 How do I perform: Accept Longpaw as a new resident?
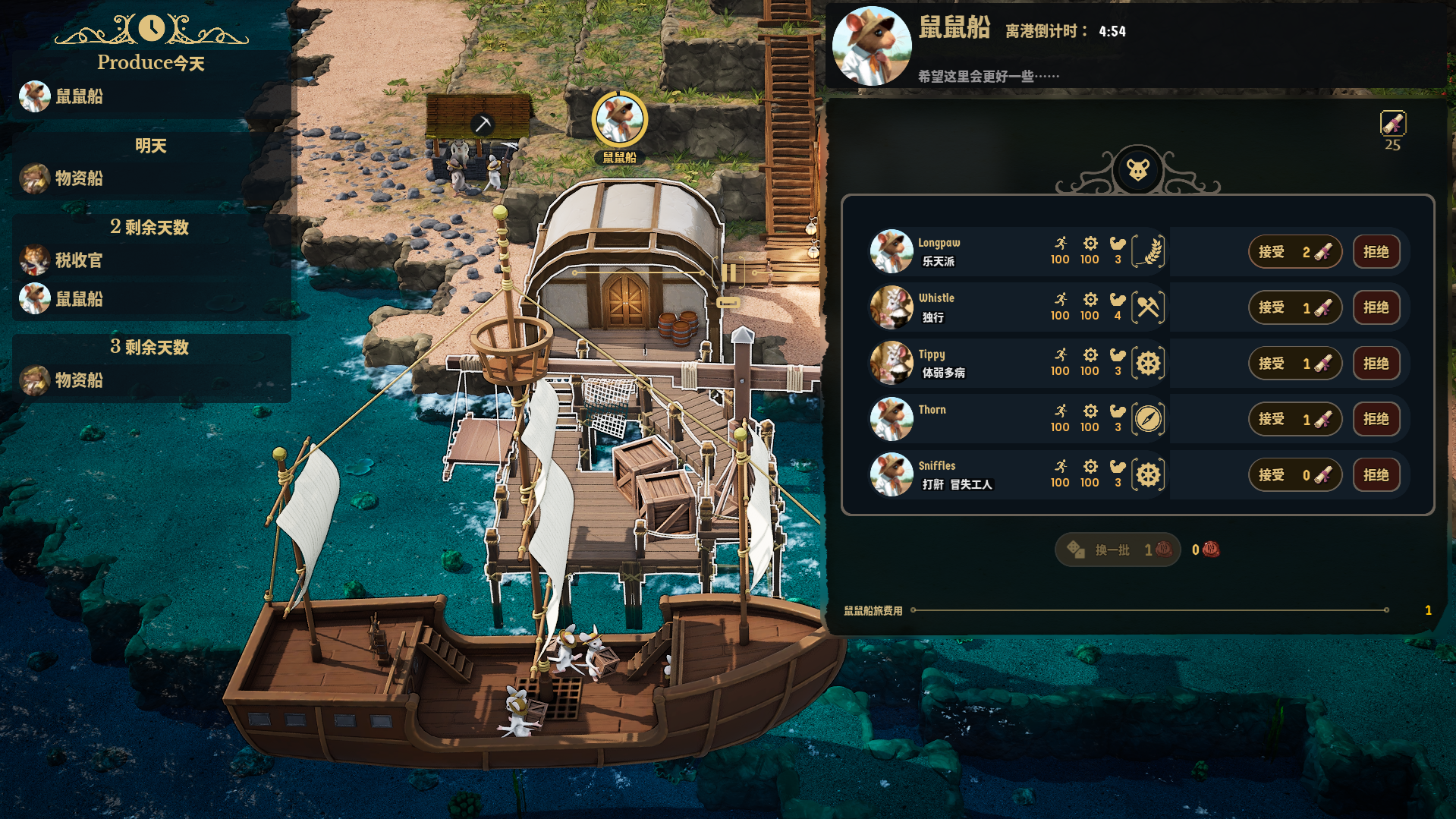pyautogui.click(x=1294, y=252)
